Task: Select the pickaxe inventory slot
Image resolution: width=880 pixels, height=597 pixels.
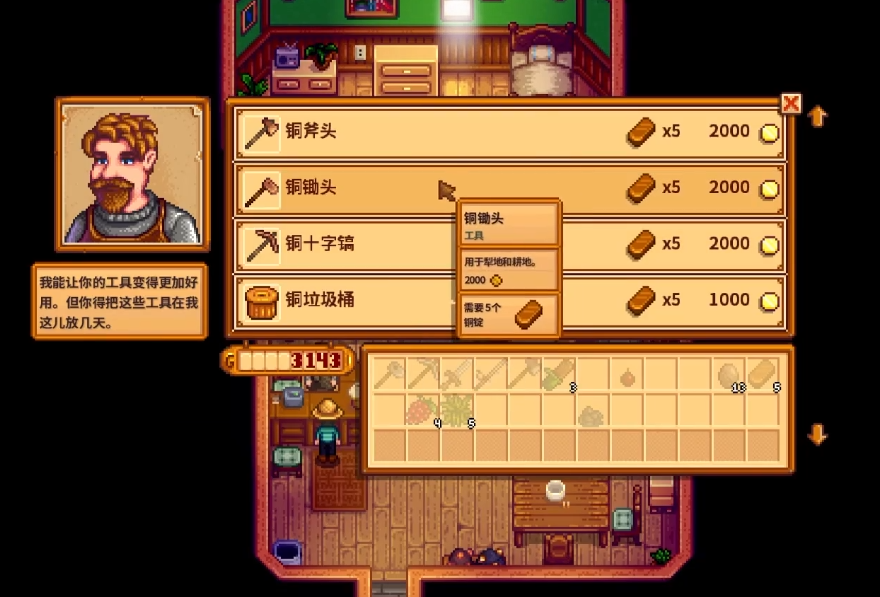Action: click(x=423, y=374)
